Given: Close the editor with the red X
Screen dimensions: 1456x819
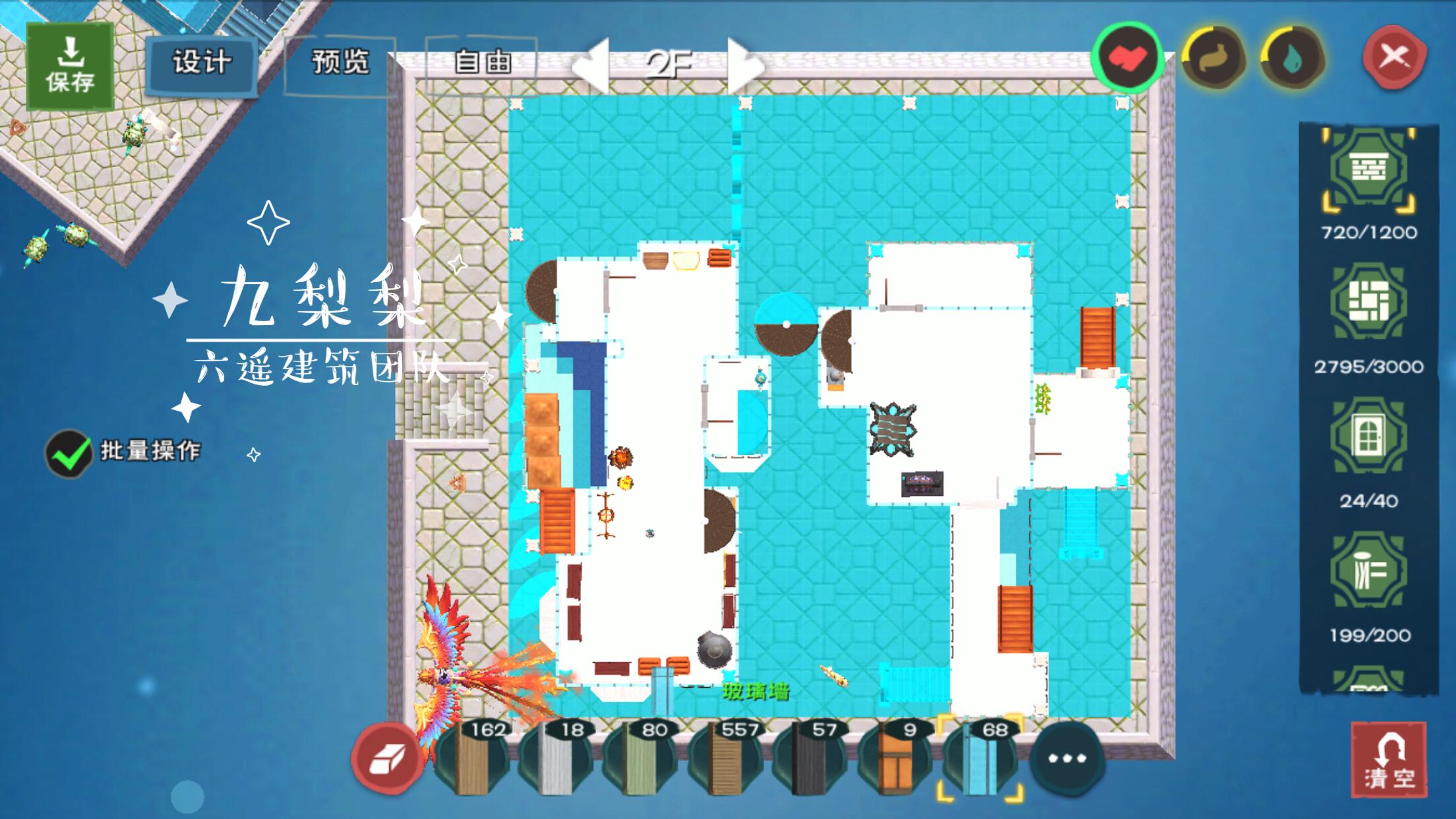Looking at the screenshot, I should point(1394,57).
